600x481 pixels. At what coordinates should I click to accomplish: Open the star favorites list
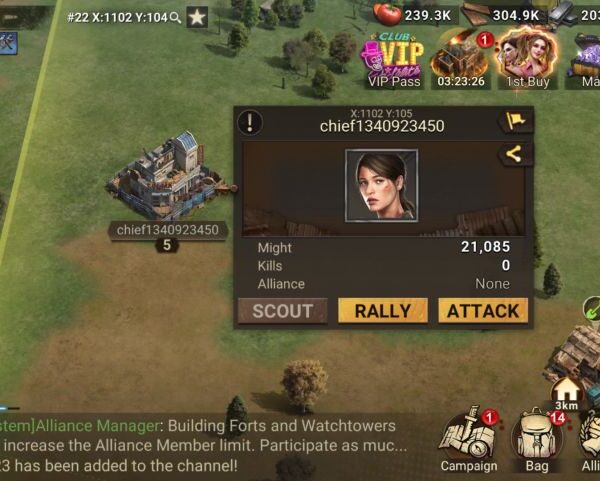(198, 17)
